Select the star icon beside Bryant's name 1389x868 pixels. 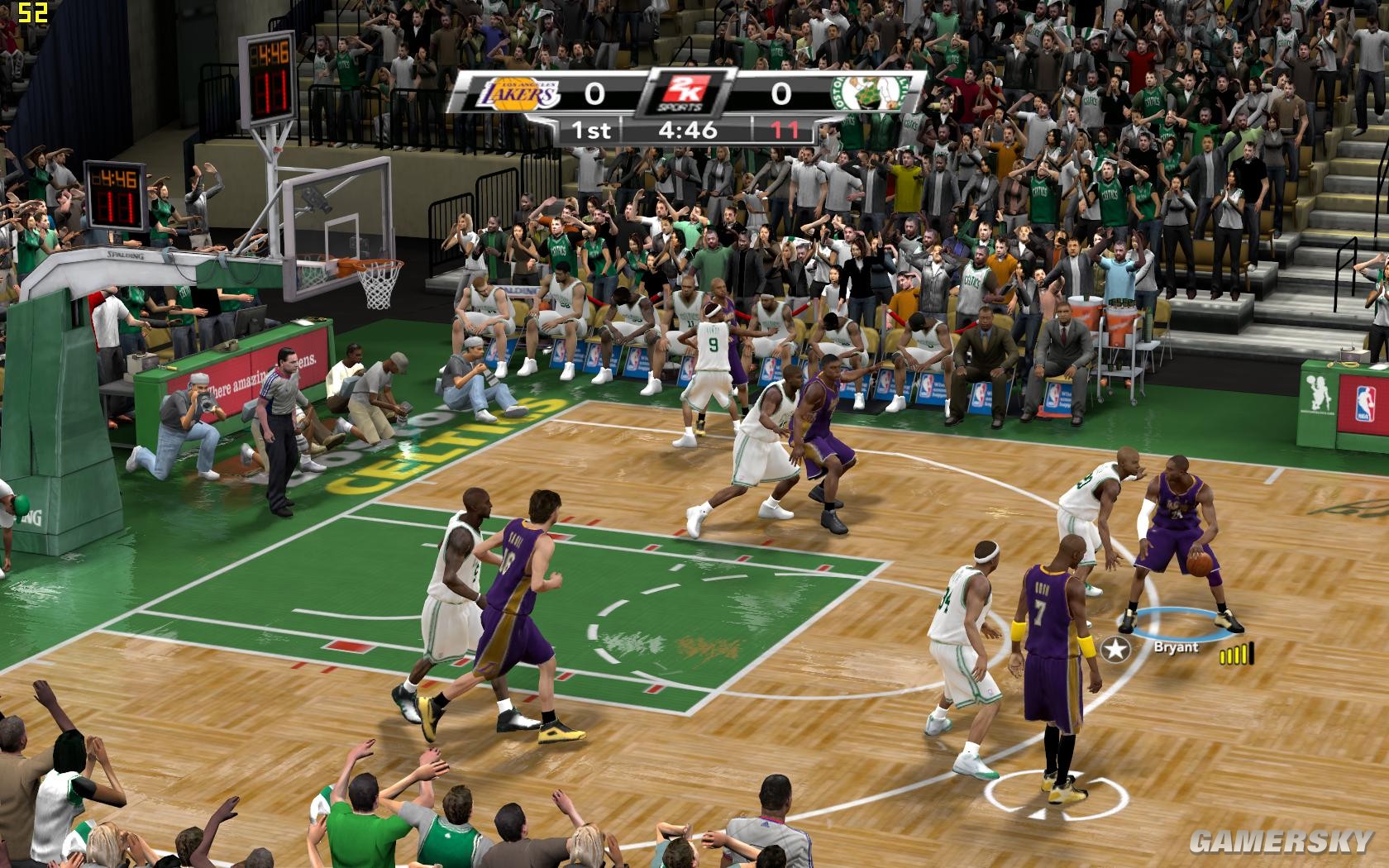tap(1118, 650)
